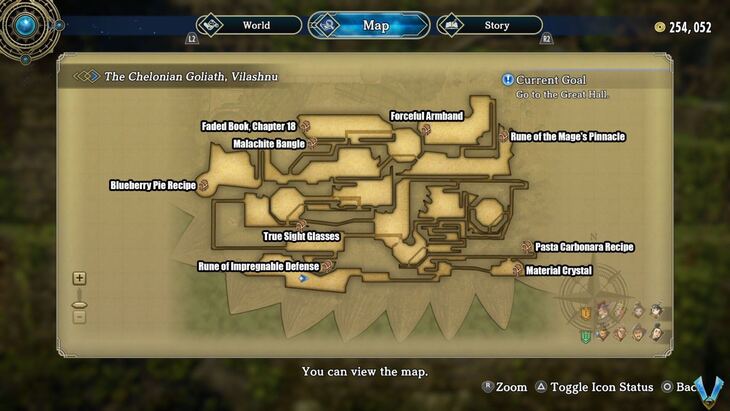
Task: Select the Rune of Impregnable Defense marker
Action: [x=326, y=267]
